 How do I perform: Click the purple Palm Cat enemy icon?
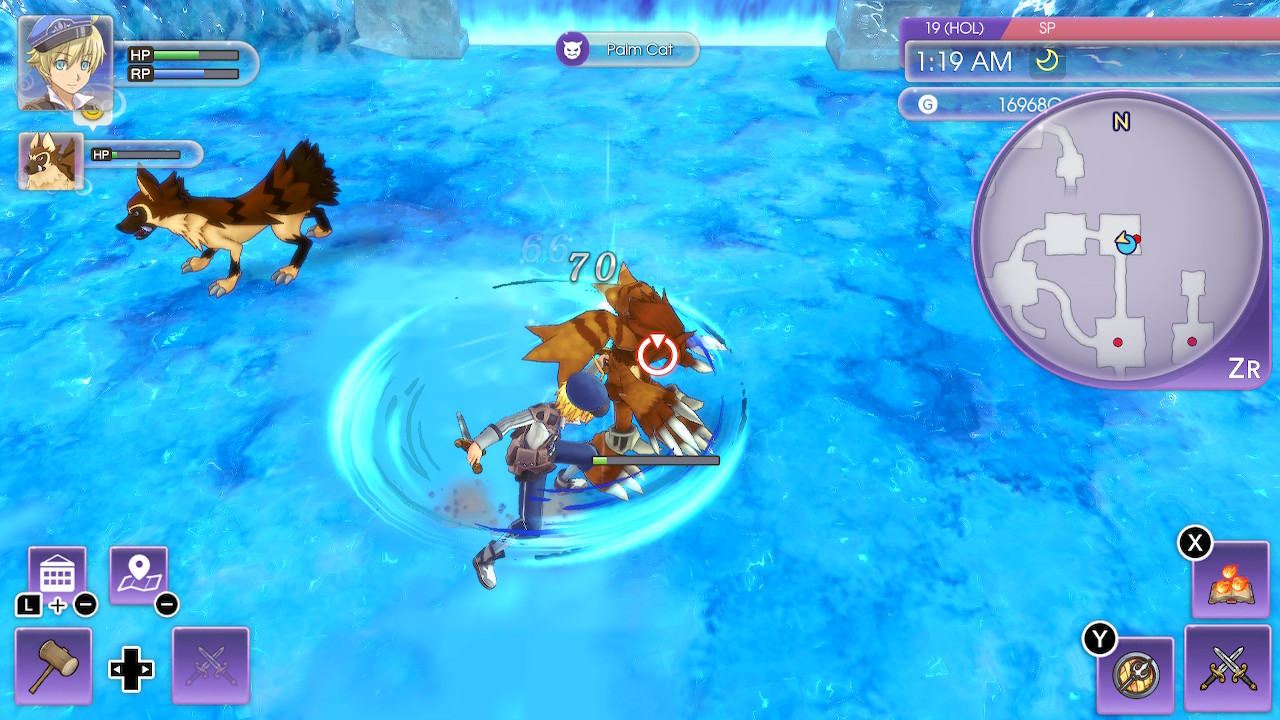point(573,48)
